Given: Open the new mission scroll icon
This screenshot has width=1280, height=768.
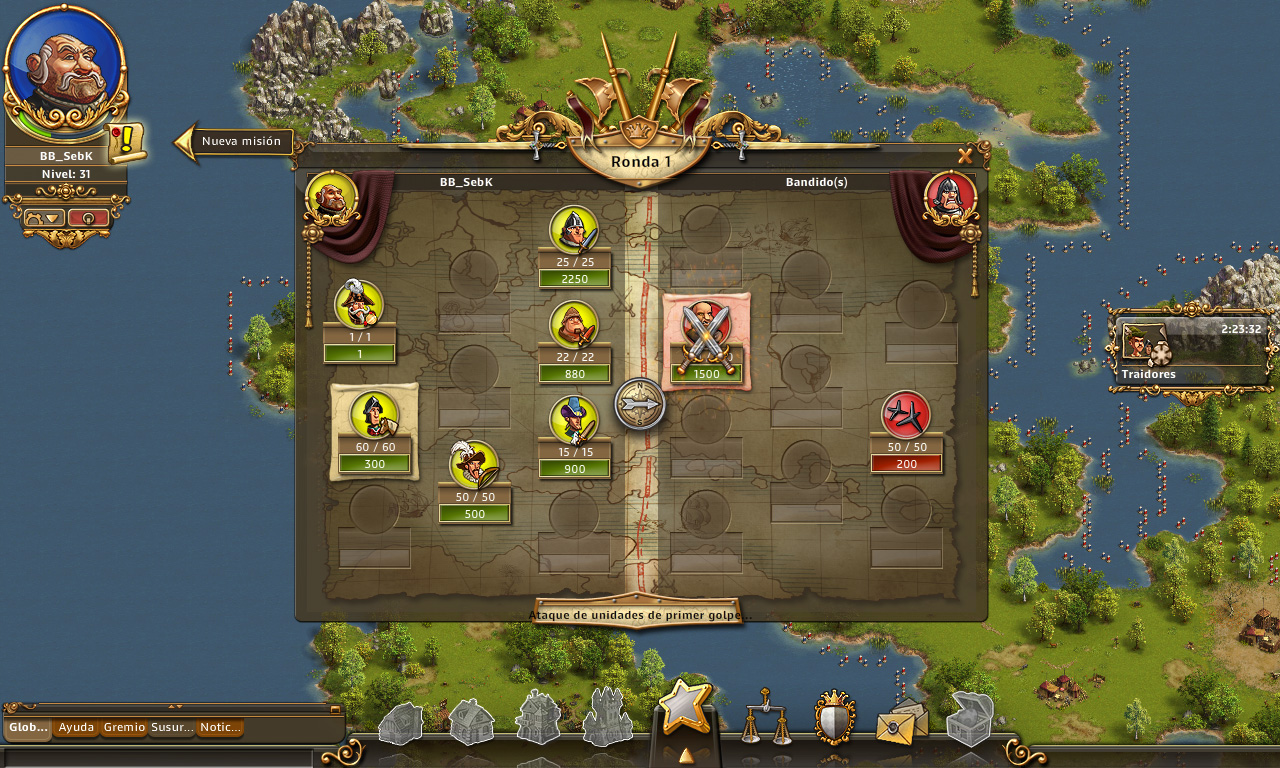Looking at the screenshot, I should coord(127,142).
